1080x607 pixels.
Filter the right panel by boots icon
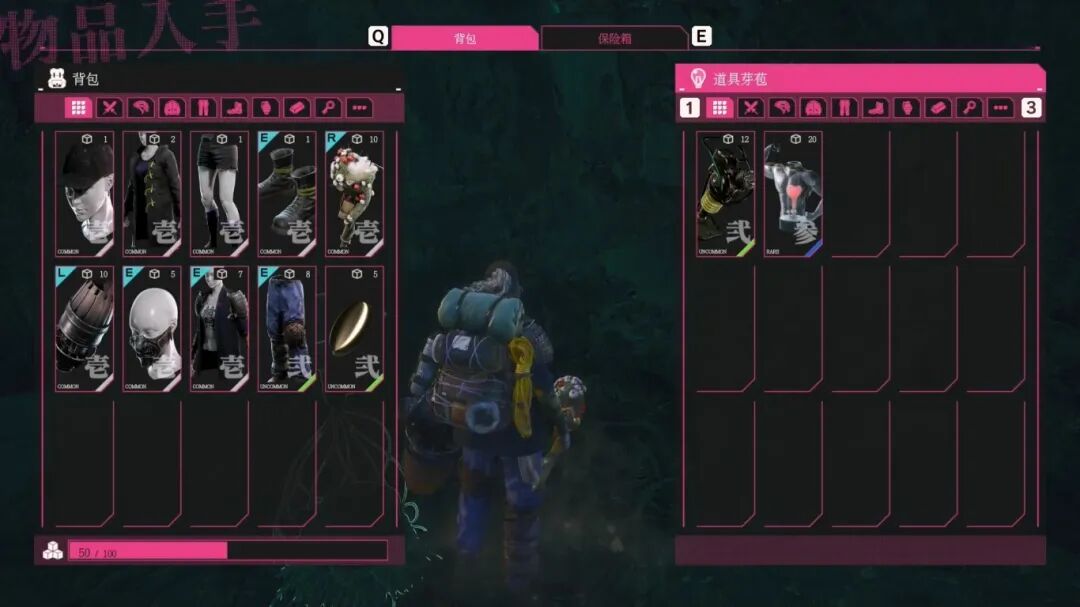(x=875, y=108)
